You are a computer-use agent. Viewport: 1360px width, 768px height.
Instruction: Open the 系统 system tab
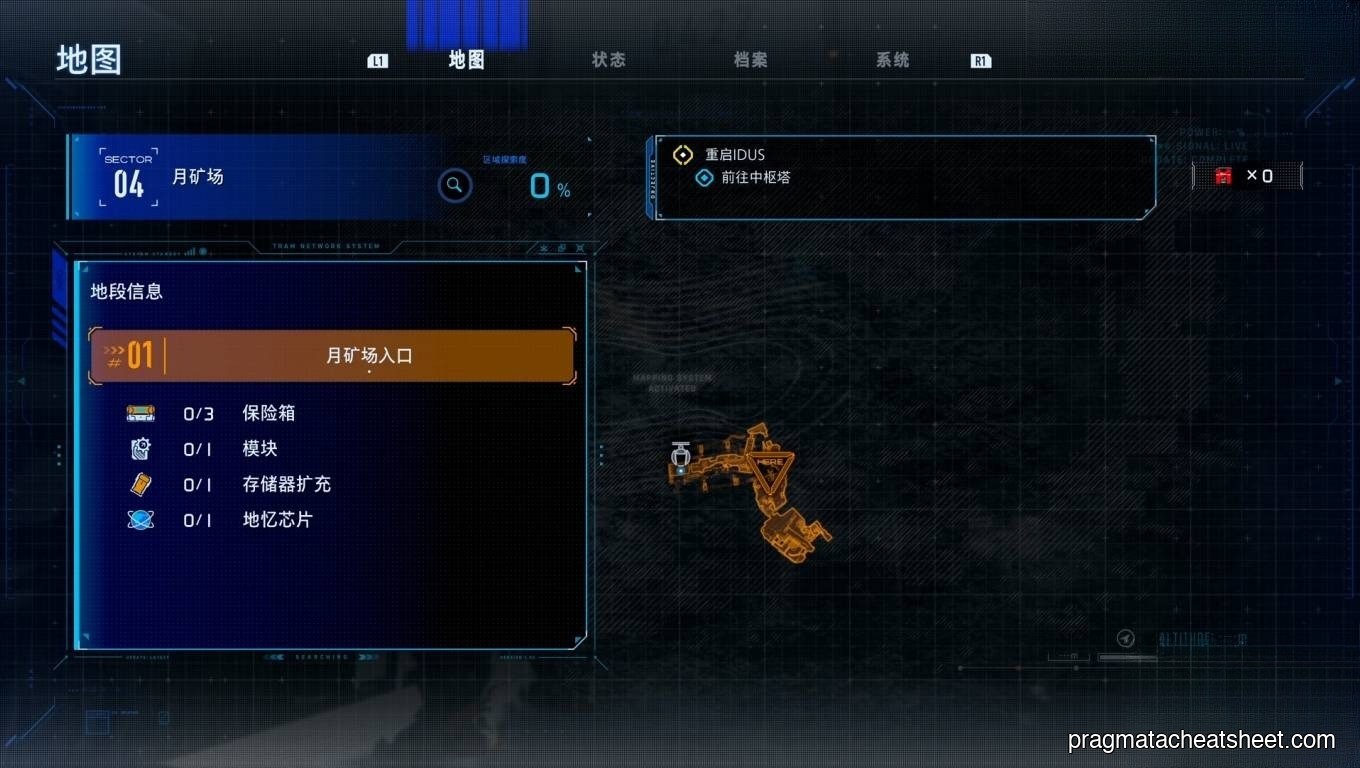coord(891,60)
